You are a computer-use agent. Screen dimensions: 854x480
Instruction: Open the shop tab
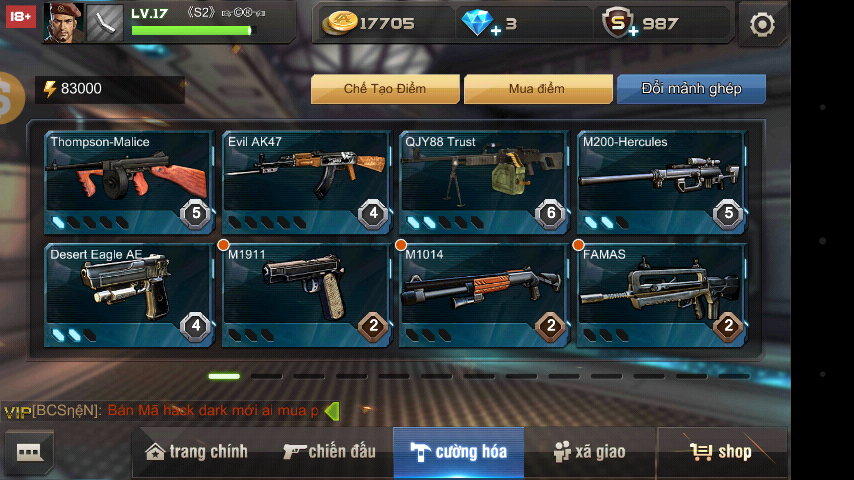click(x=721, y=452)
